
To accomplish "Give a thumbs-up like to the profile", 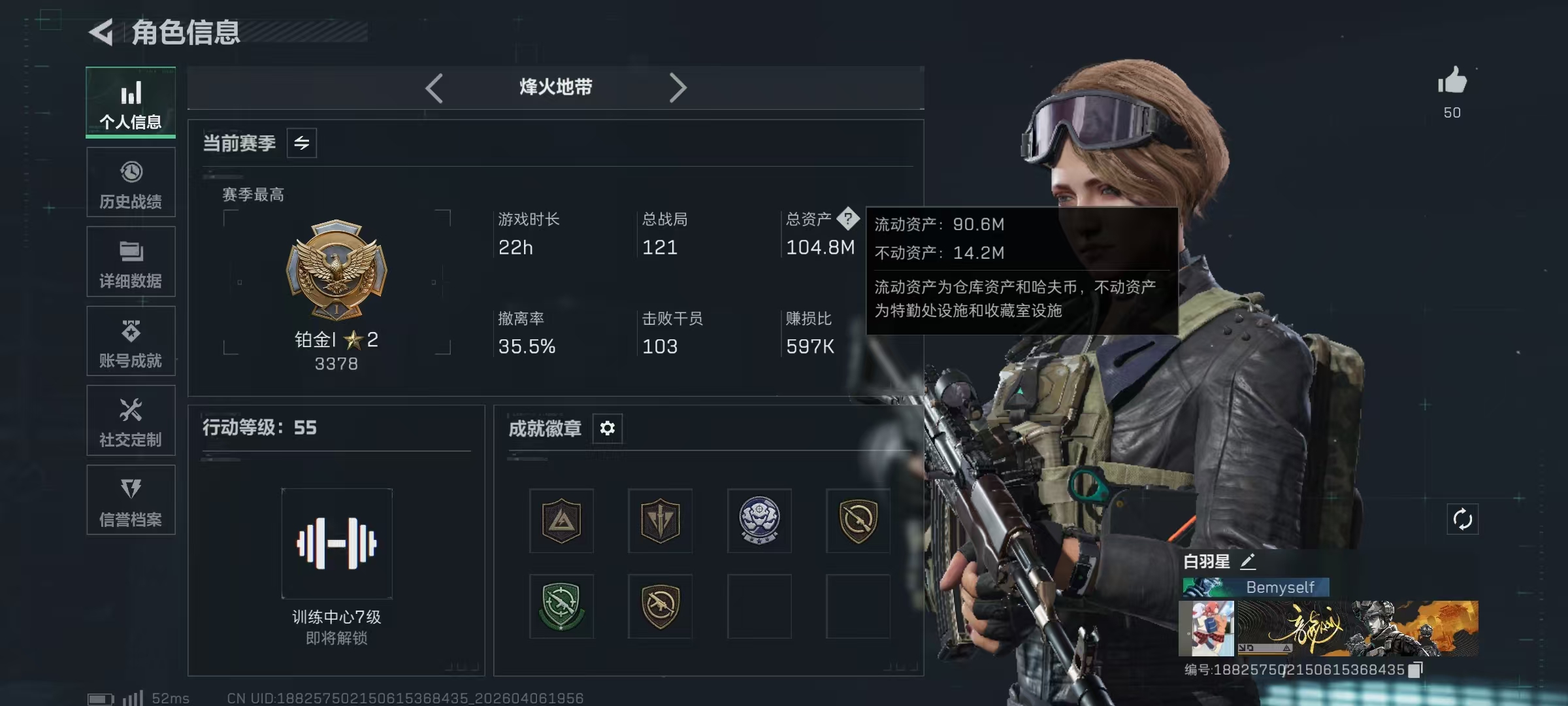I will (x=1452, y=82).
